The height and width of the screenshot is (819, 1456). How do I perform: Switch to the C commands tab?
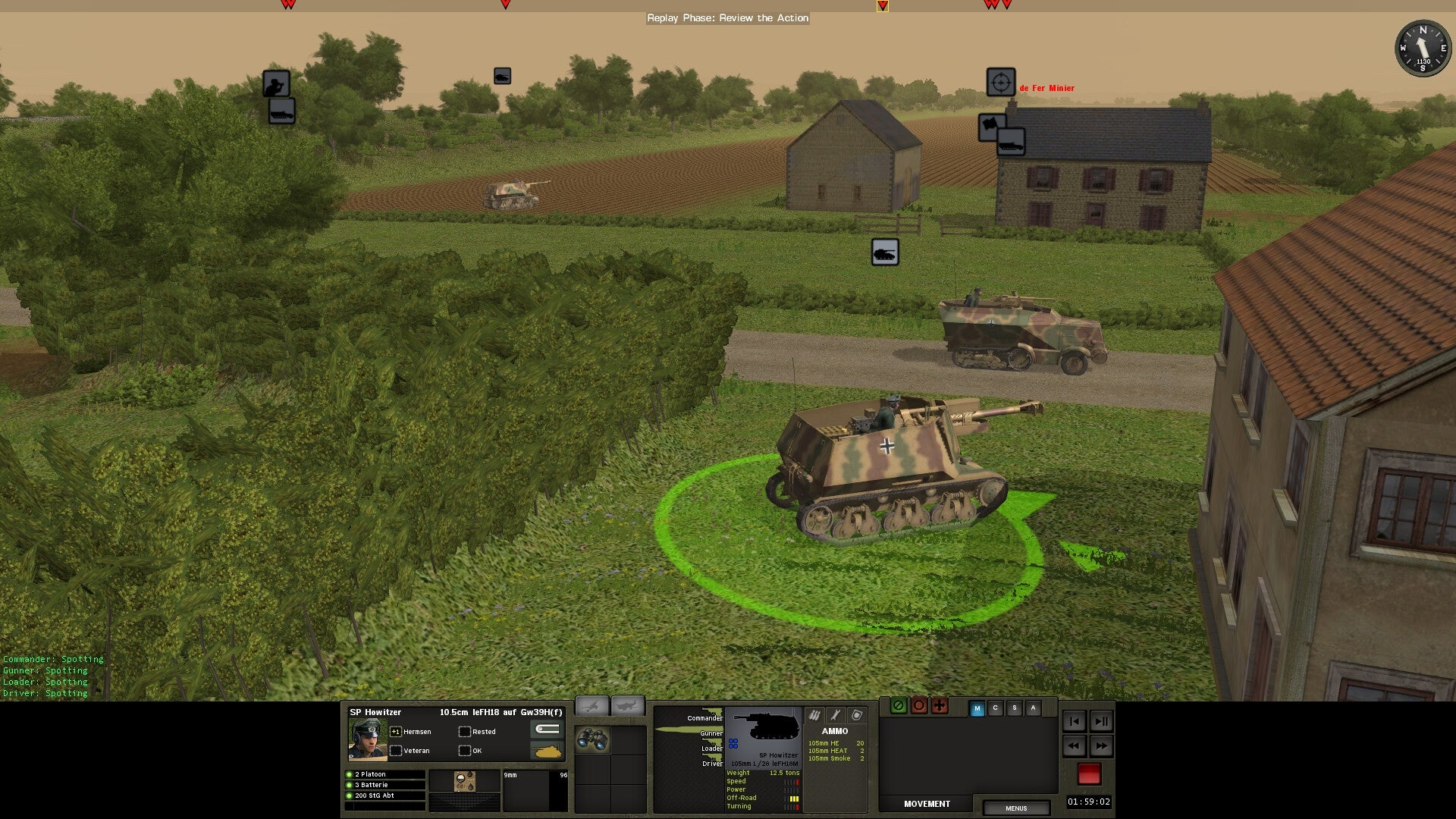[995, 708]
